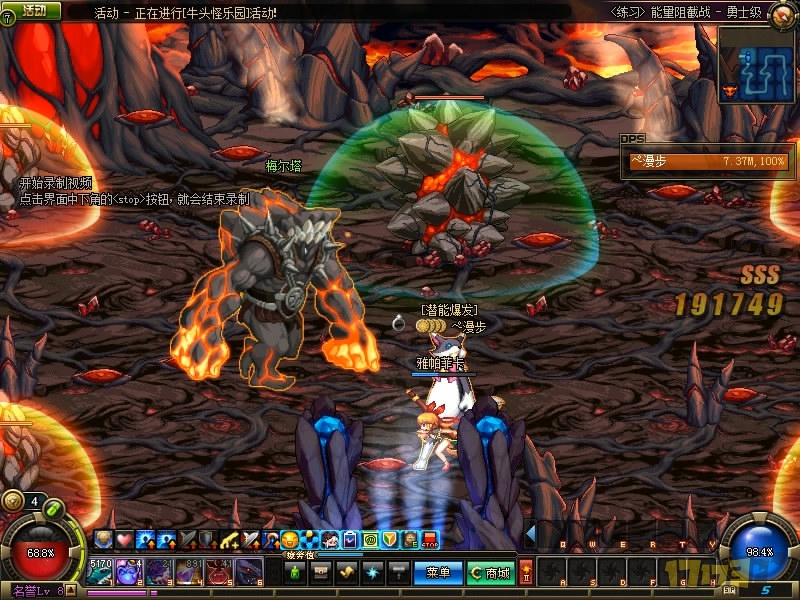Select the dark dragon item in slot 6
Screen dimensions: 800x600
point(248,573)
